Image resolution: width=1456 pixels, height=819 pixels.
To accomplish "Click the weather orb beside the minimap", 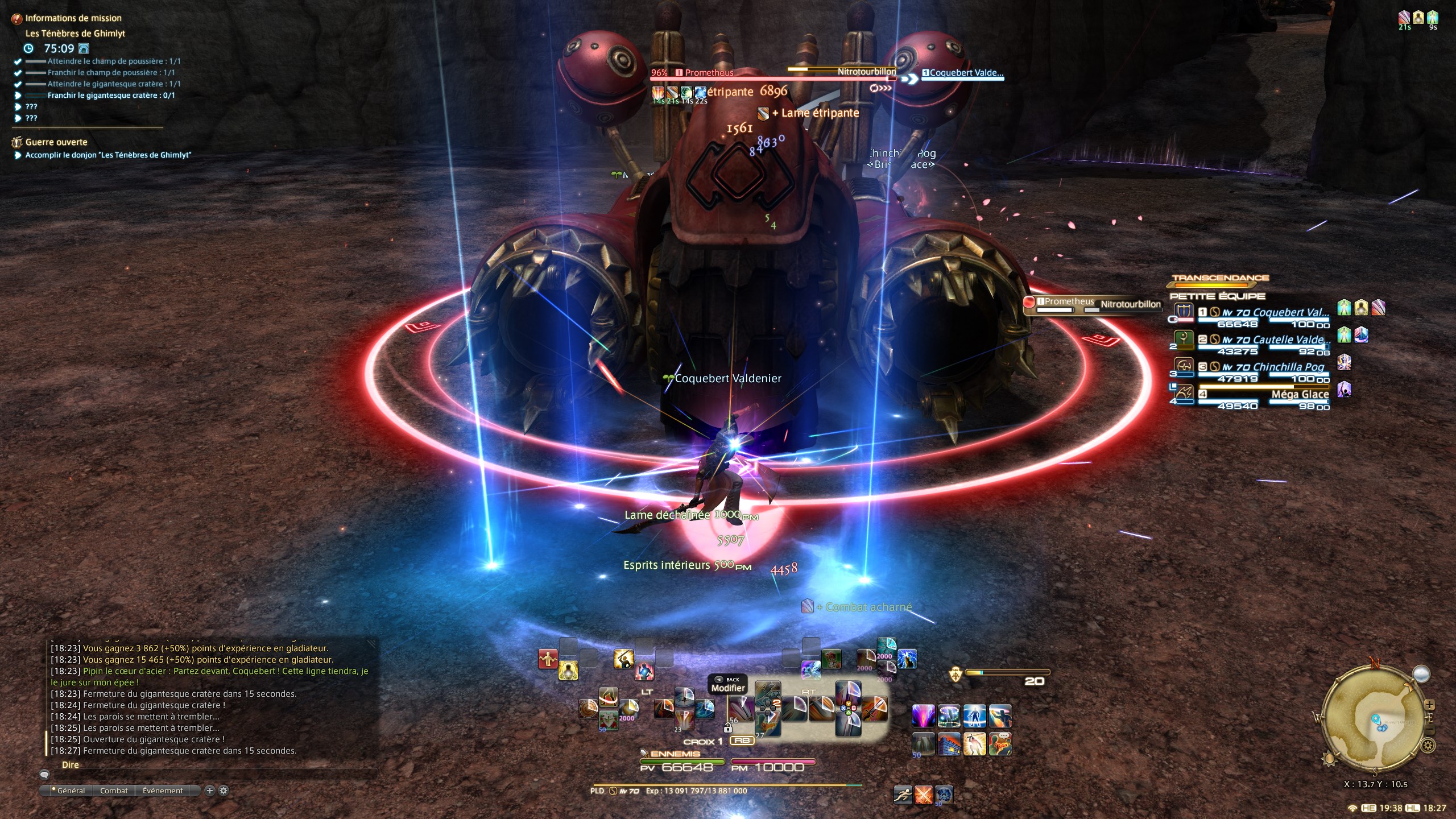I will pos(1421,674).
